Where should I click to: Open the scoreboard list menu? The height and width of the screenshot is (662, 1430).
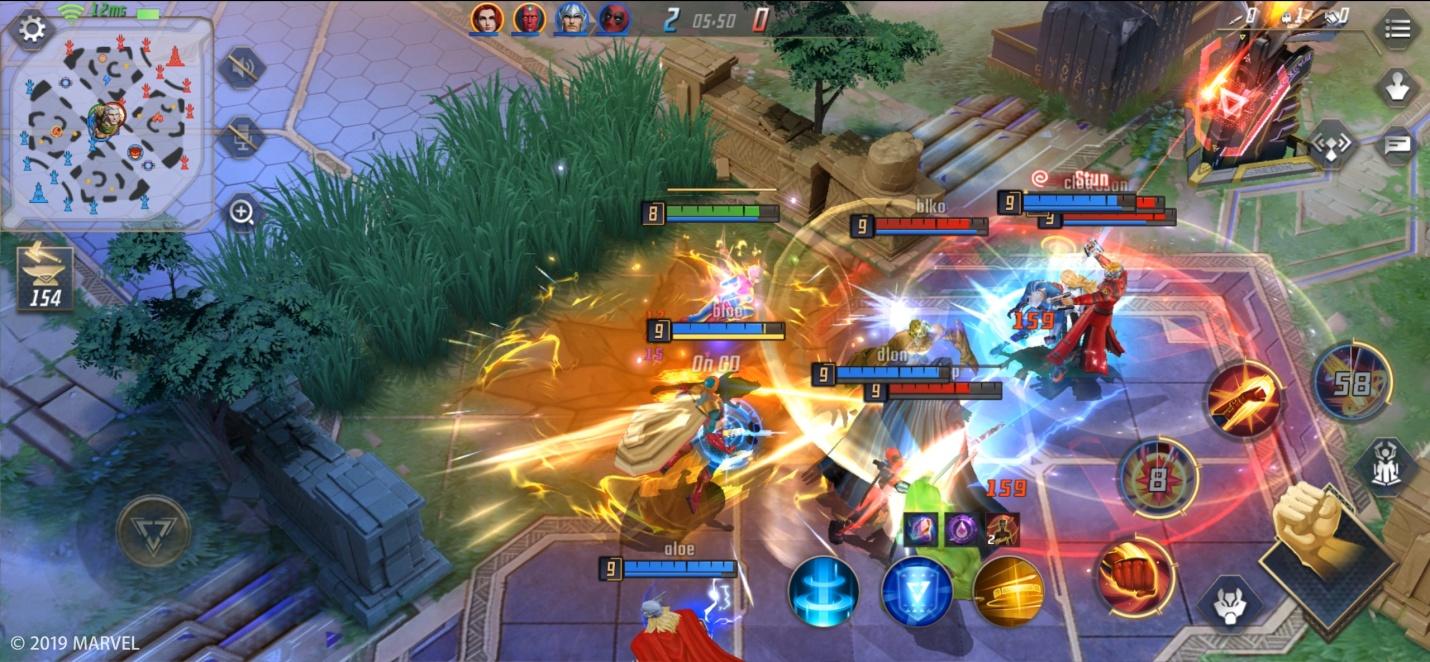pyautogui.click(x=1397, y=29)
